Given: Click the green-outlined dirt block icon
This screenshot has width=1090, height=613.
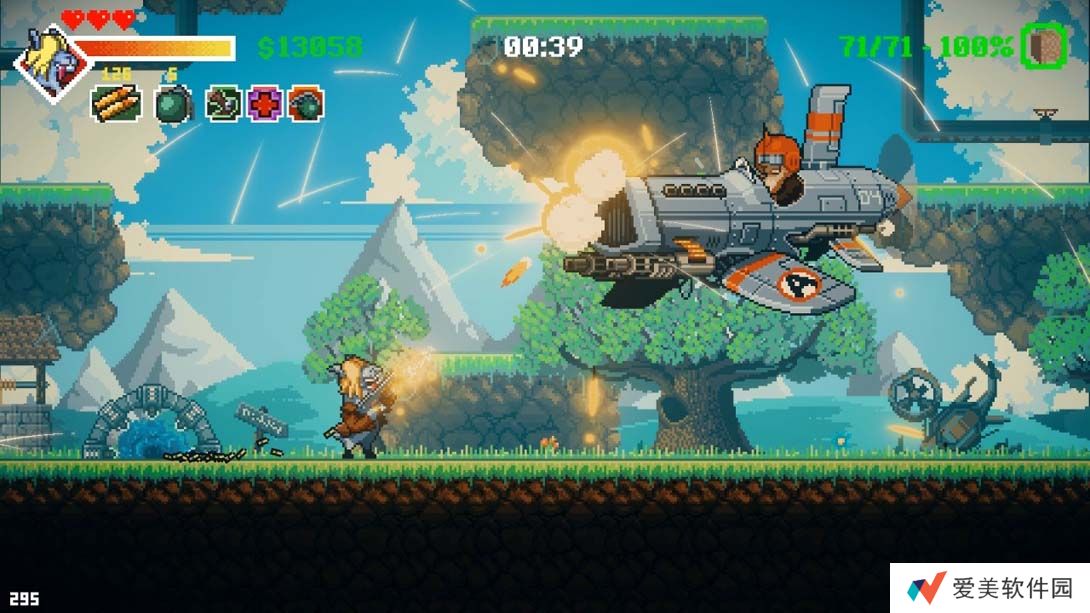Looking at the screenshot, I should click(1044, 46).
